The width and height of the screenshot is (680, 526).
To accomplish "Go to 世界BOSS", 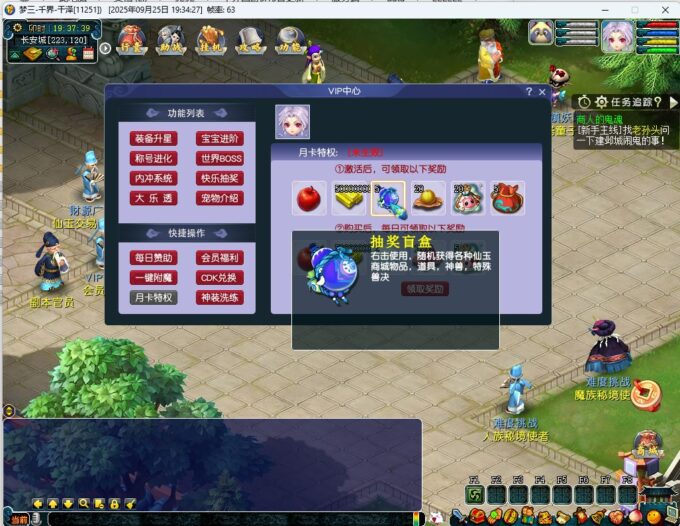I will click(x=220, y=158).
